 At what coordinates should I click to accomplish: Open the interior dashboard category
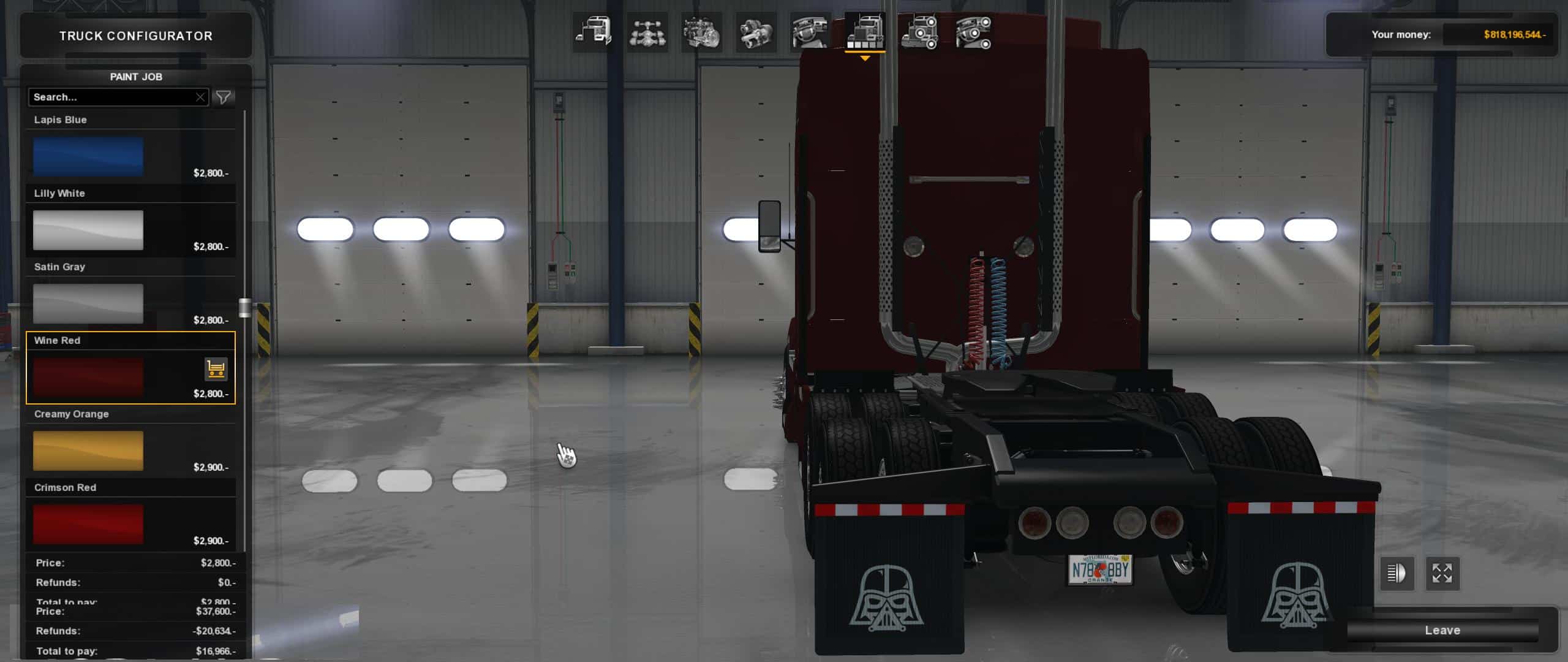tap(810, 32)
